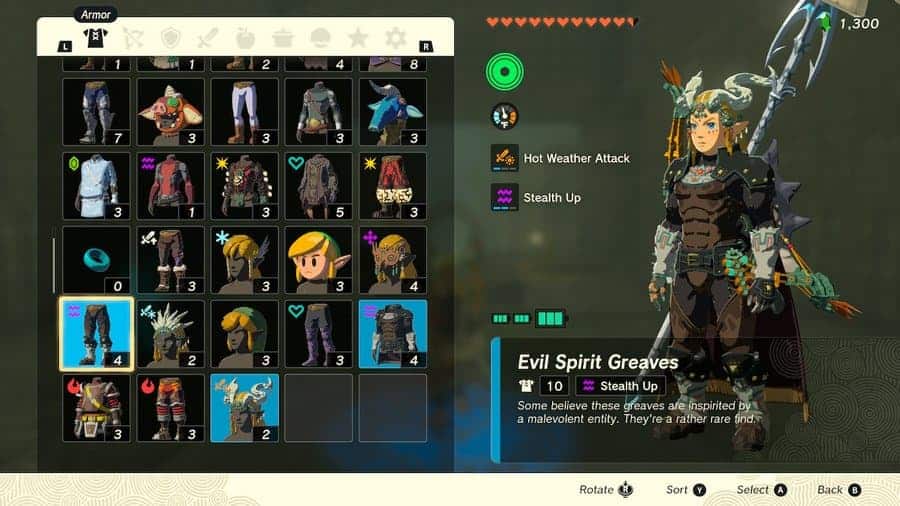Select the equipped dark chest armor slot

(x=392, y=333)
